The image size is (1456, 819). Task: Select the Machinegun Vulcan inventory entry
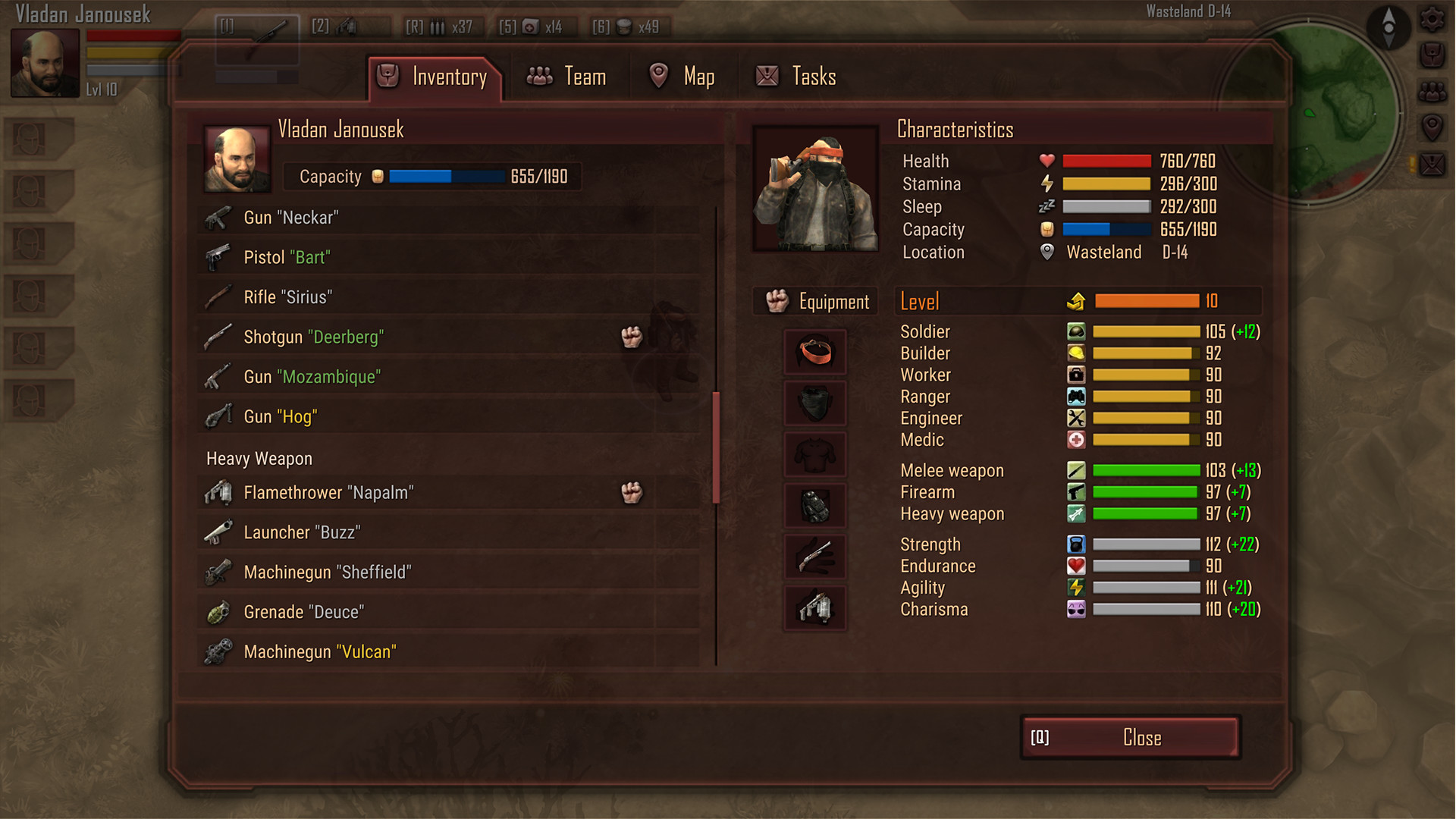point(320,651)
